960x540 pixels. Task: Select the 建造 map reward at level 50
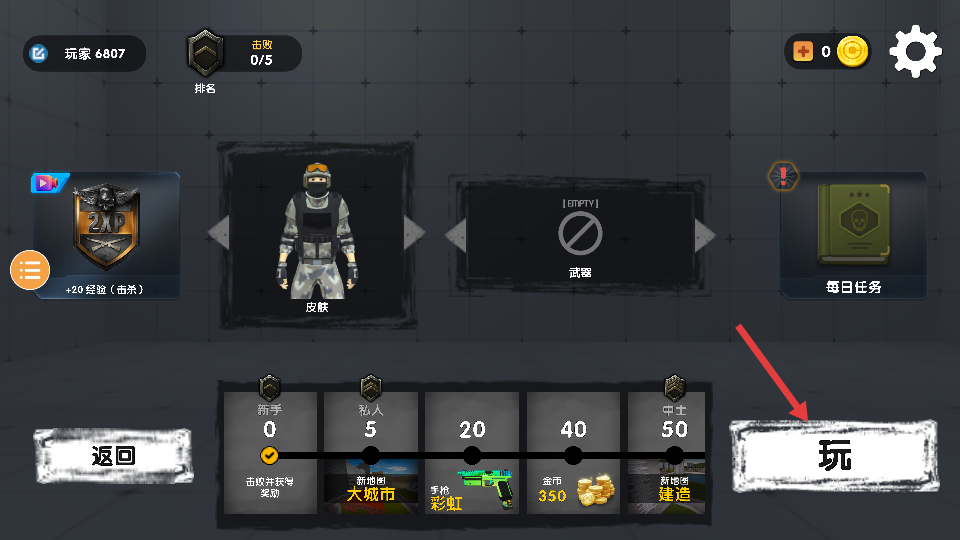pyautogui.click(x=673, y=453)
